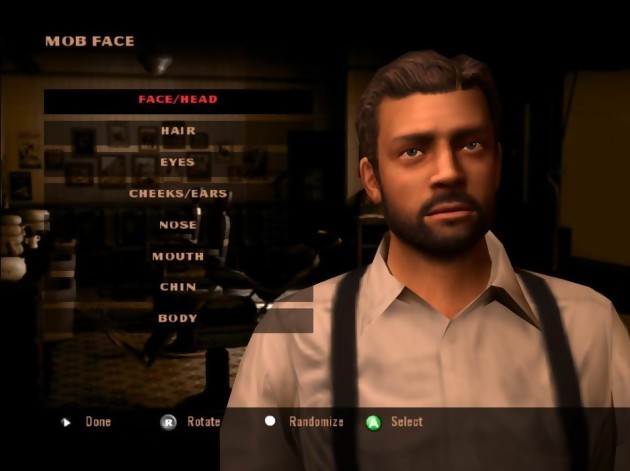Open the Hair customization option
The image size is (630, 471).
[178, 131]
